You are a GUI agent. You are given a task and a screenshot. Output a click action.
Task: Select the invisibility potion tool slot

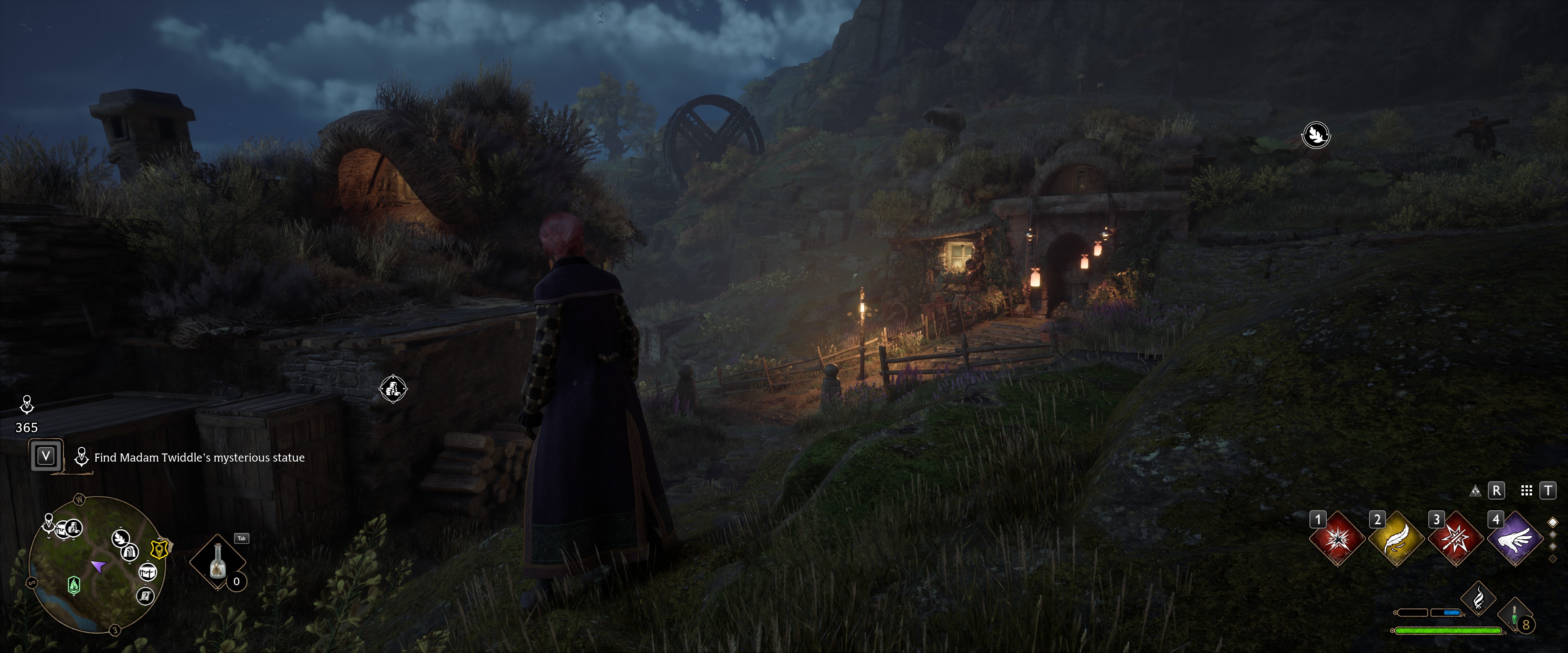[x=218, y=561]
